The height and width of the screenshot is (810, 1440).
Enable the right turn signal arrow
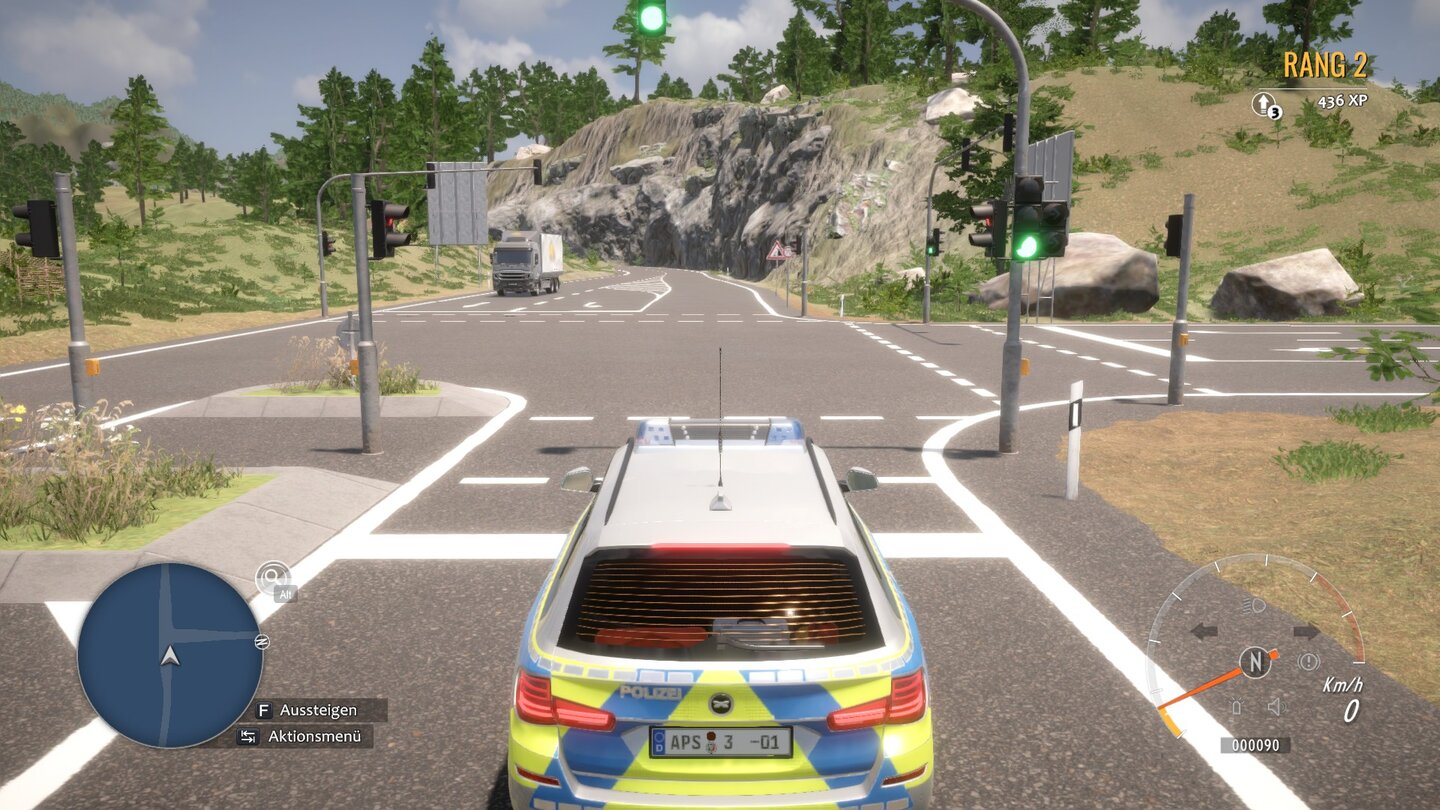point(1306,630)
